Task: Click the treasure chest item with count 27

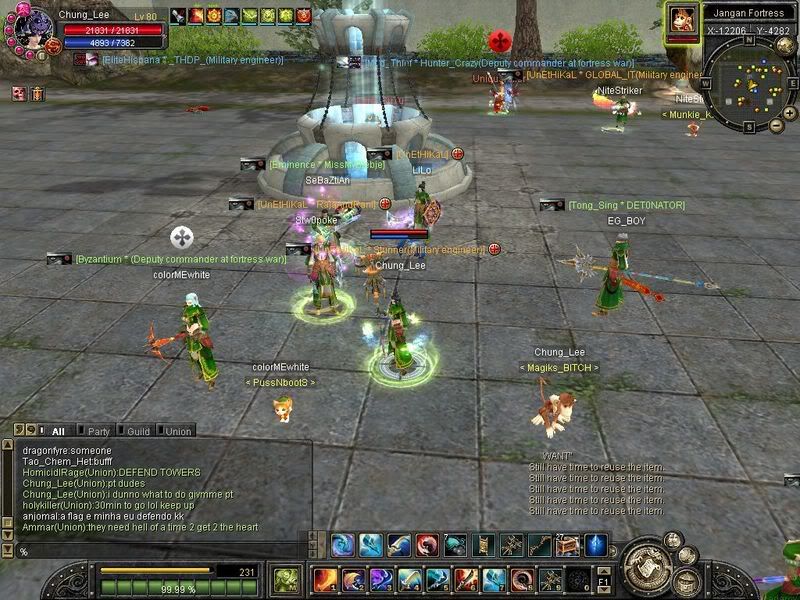Action: tap(567, 545)
